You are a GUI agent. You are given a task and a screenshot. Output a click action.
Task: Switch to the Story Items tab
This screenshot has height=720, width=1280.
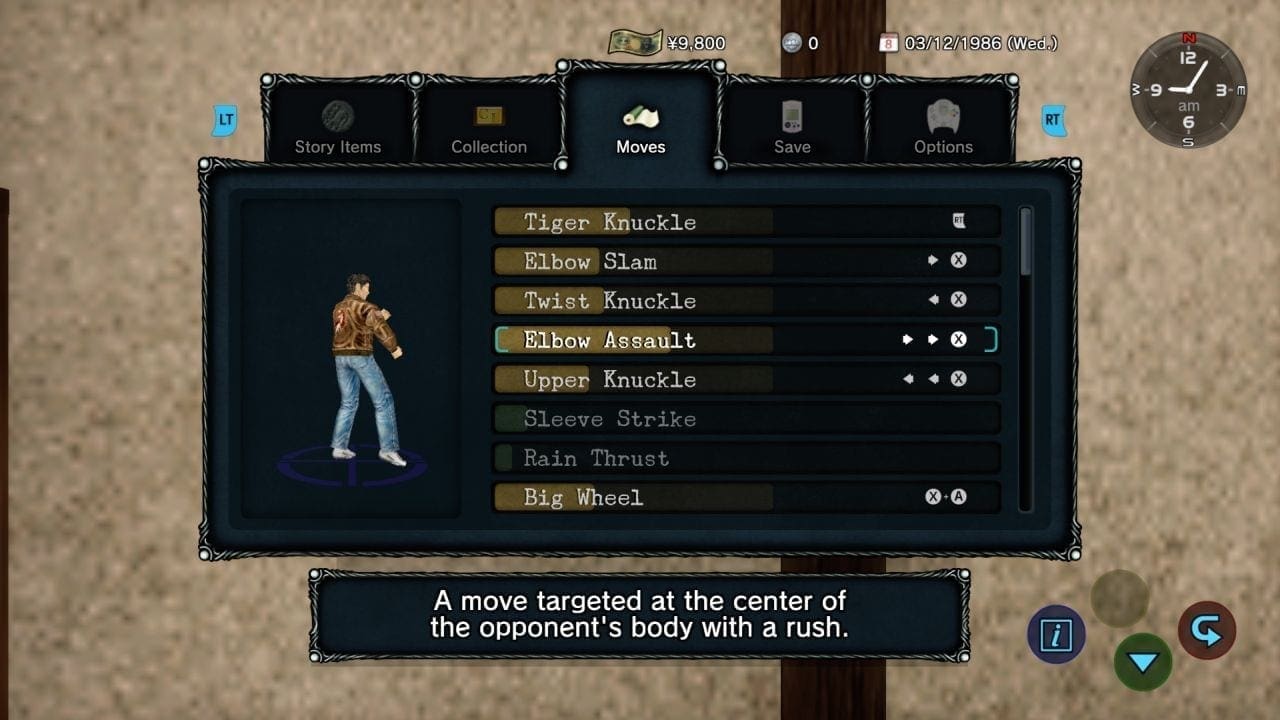pos(338,128)
